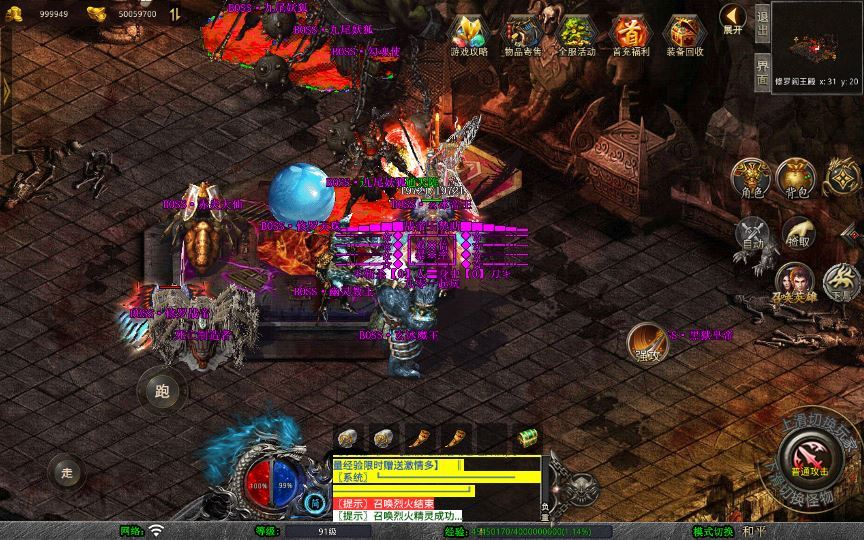
Task: Open the 角色 character sheet
Action: pyautogui.click(x=751, y=177)
